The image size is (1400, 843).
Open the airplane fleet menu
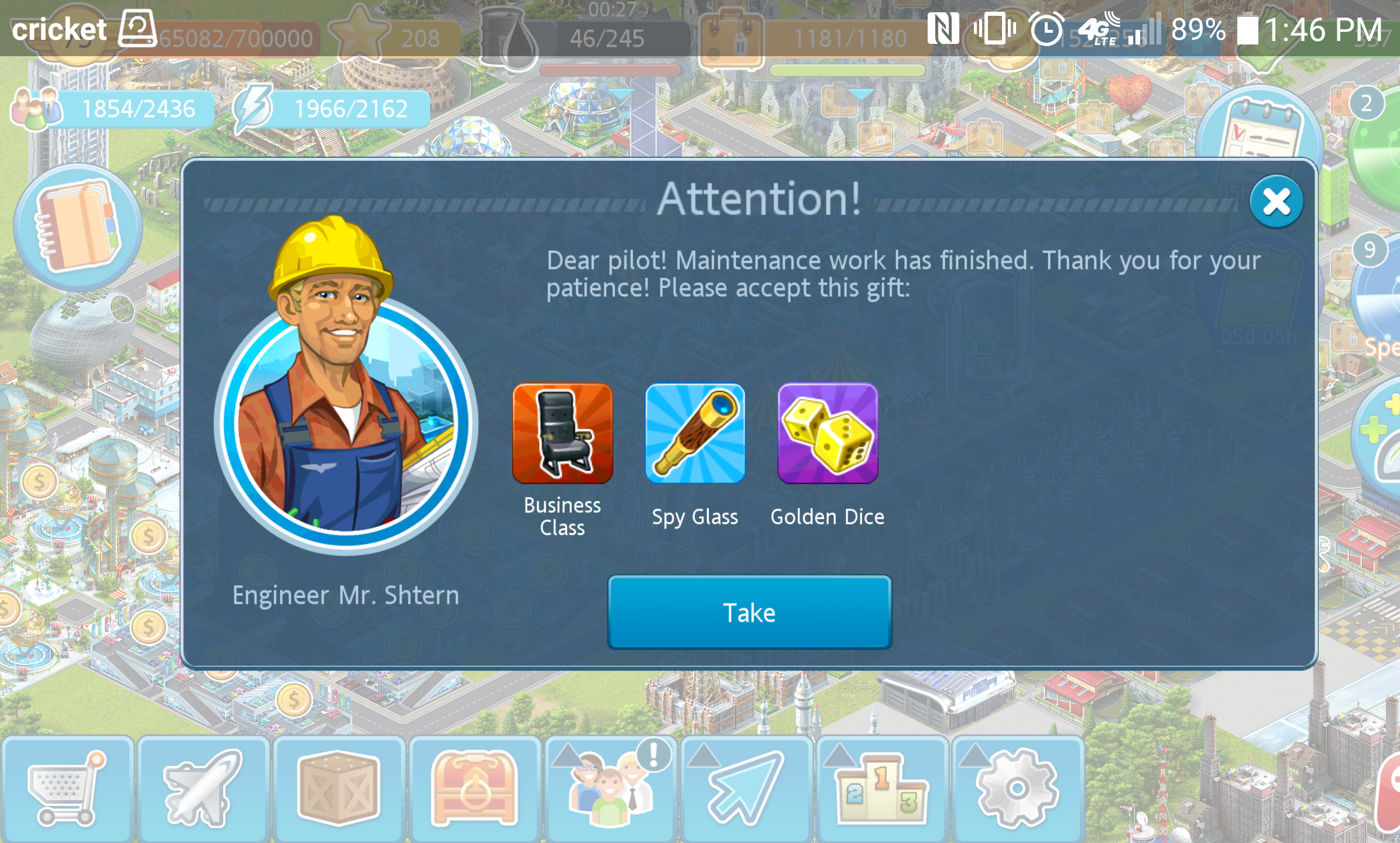point(203,788)
